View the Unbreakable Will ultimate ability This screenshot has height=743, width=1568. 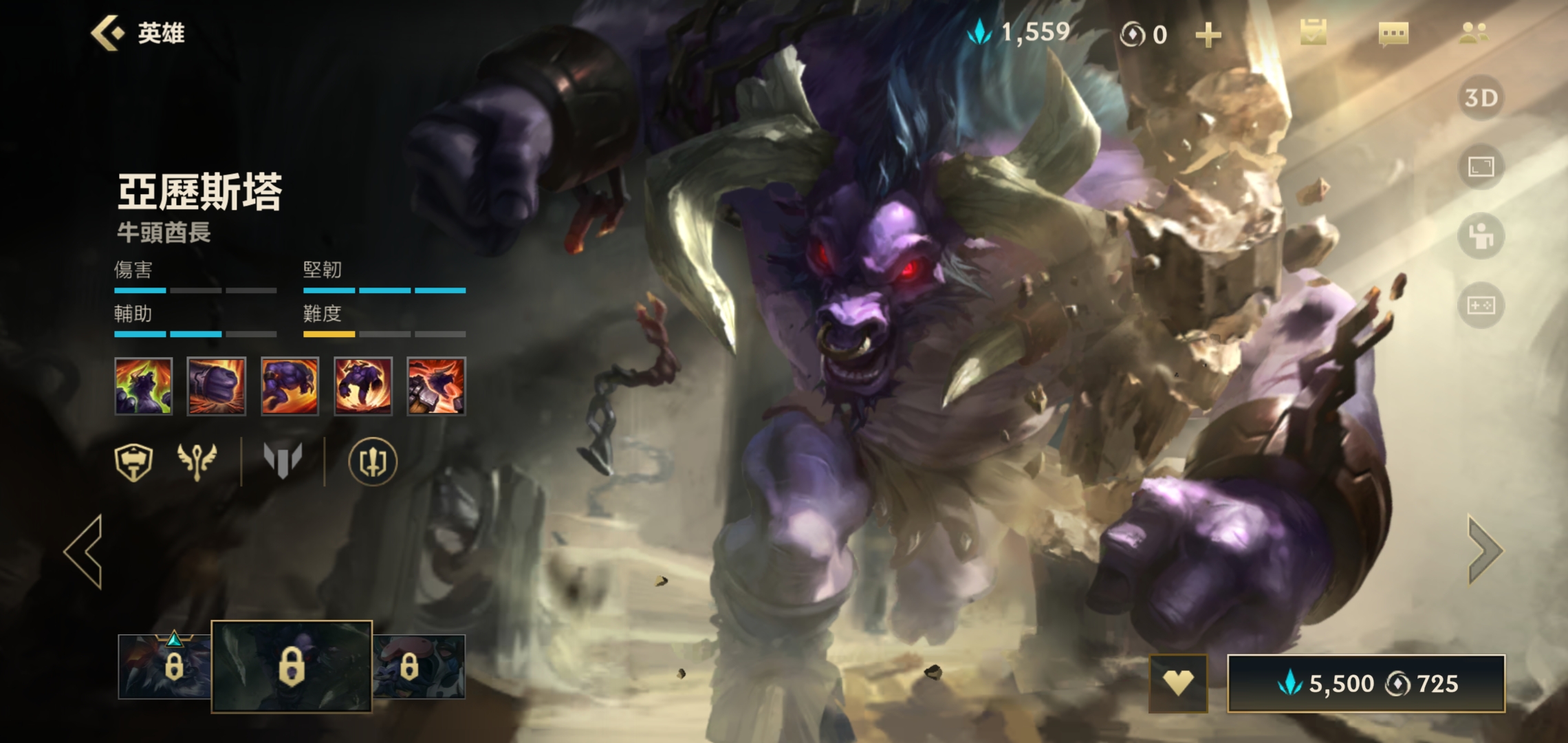[x=436, y=386]
